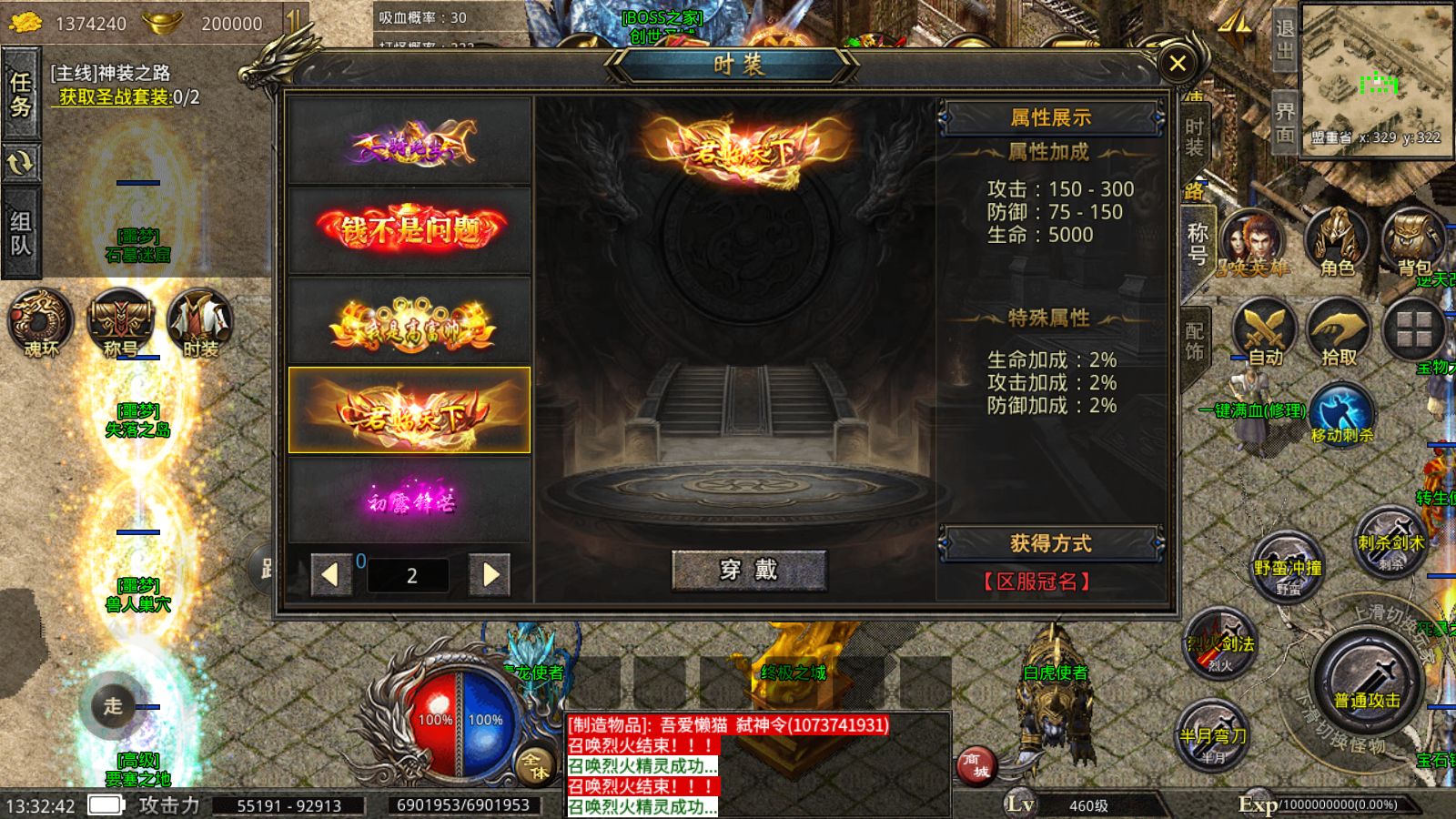
Task: Open the 商城 shop icon
Action: 976,767
